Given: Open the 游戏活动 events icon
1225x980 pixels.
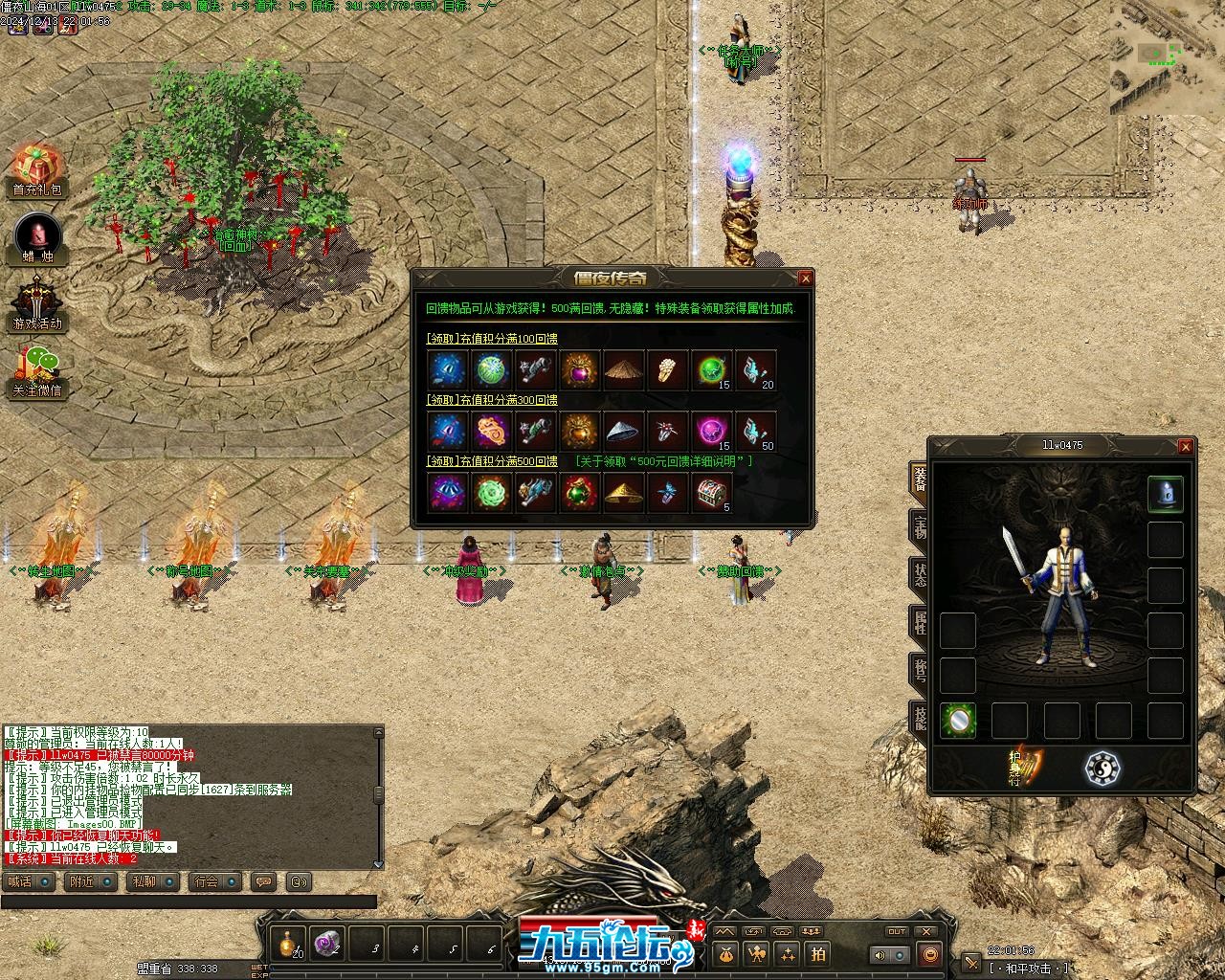Looking at the screenshot, I should tap(37, 304).
